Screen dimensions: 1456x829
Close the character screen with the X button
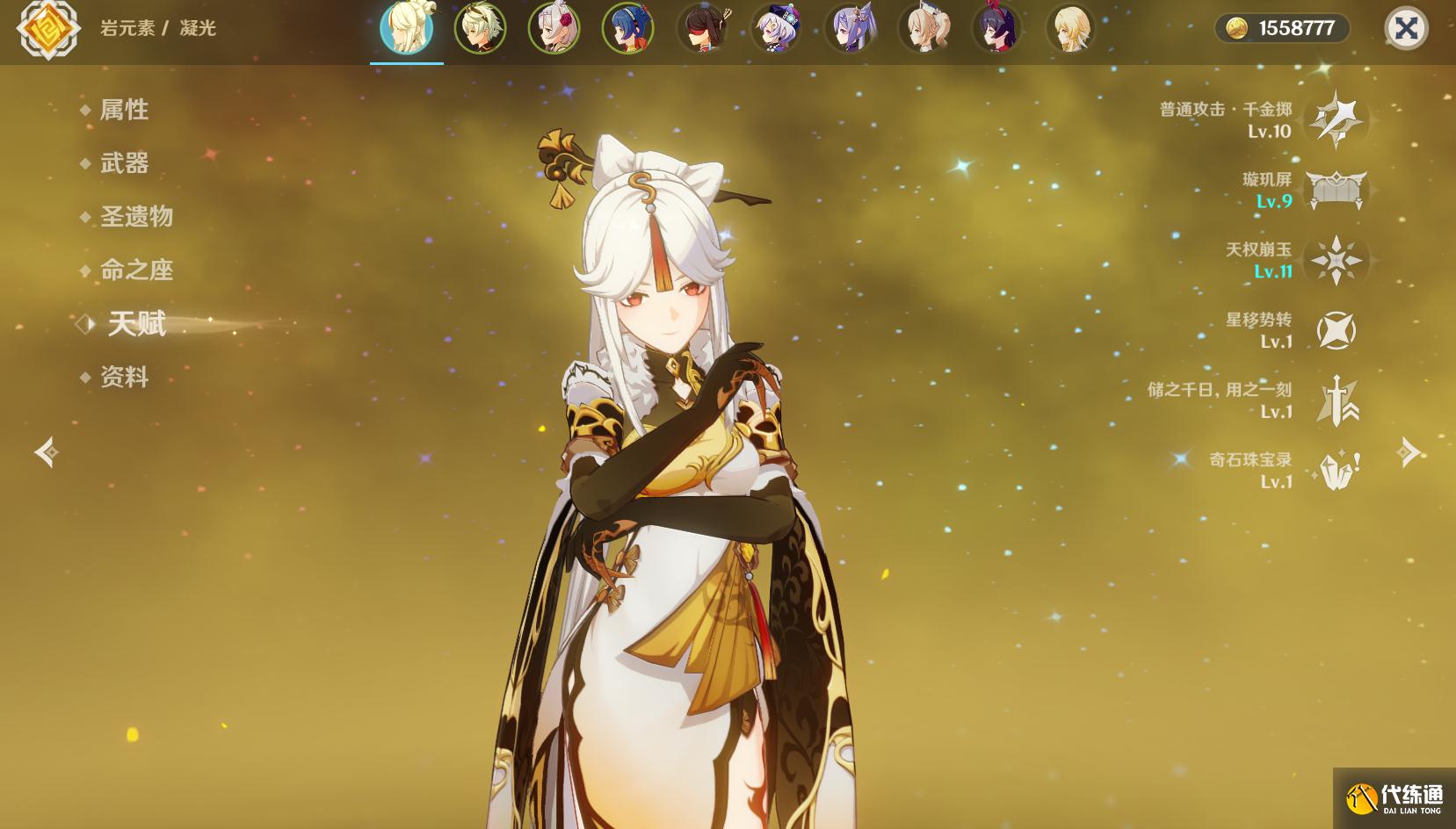pyautogui.click(x=1406, y=28)
